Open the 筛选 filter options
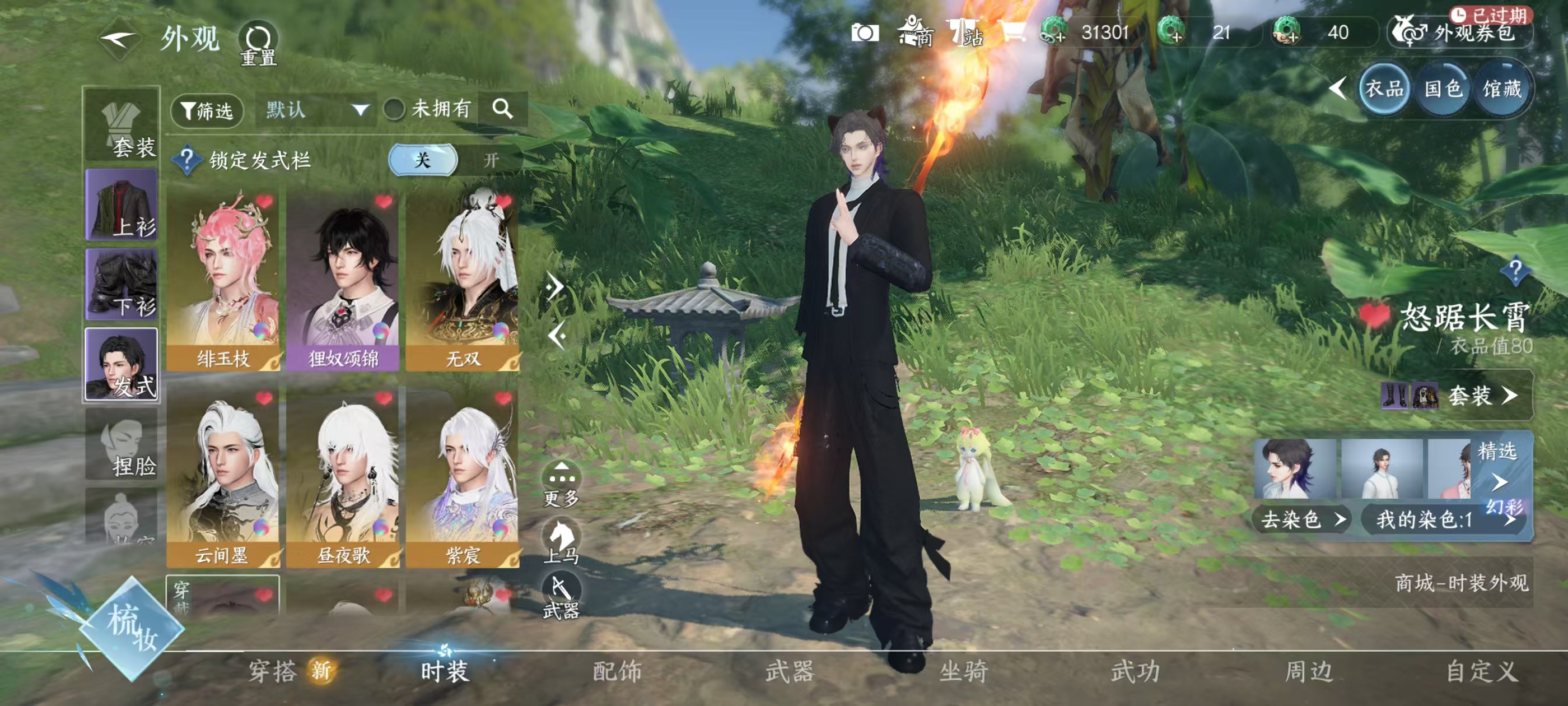Image resolution: width=1568 pixels, height=706 pixels. (x=207, y=110)
